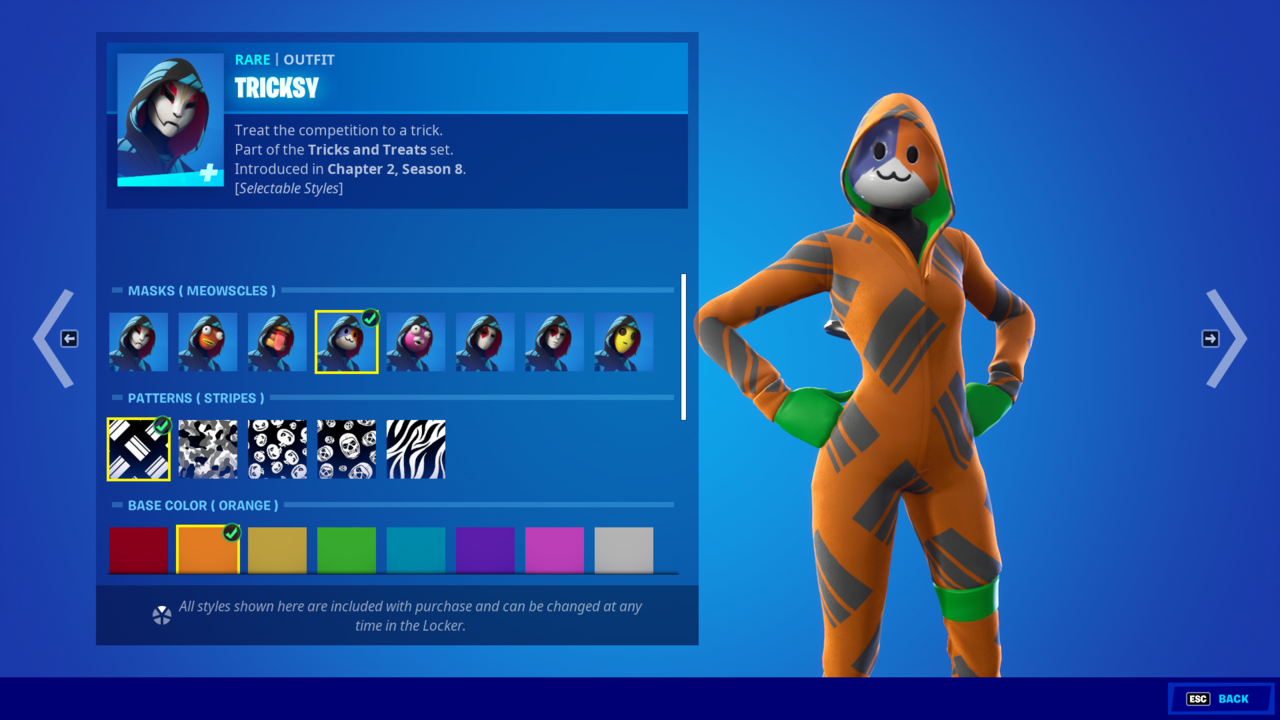This screenshot has width=1280, height=720.
Task: Select the yellow Peely banana mask
Action: tap(624, 342)
